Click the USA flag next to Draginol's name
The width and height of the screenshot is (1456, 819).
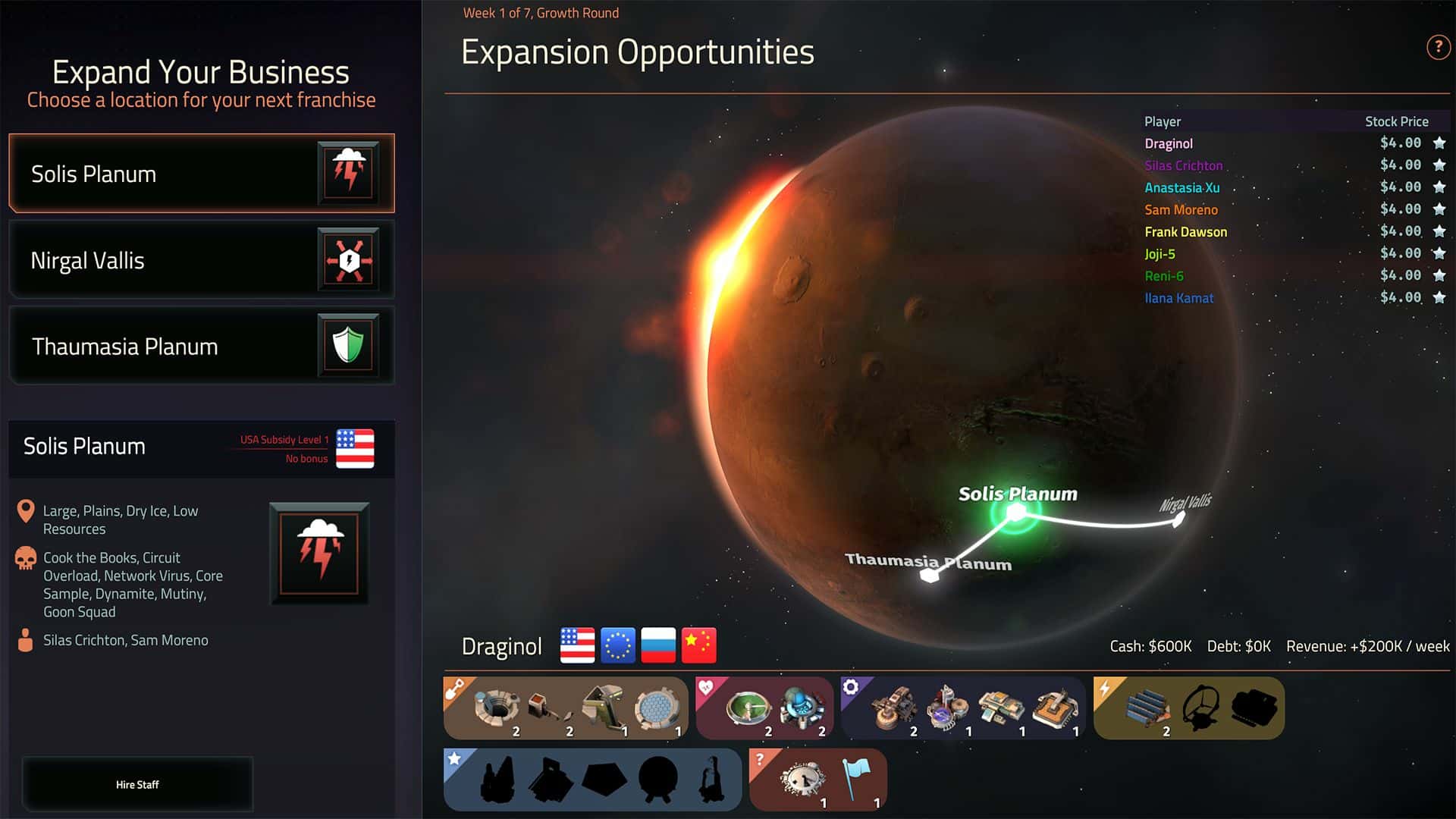pyautogui.click(x=576, y=645)
